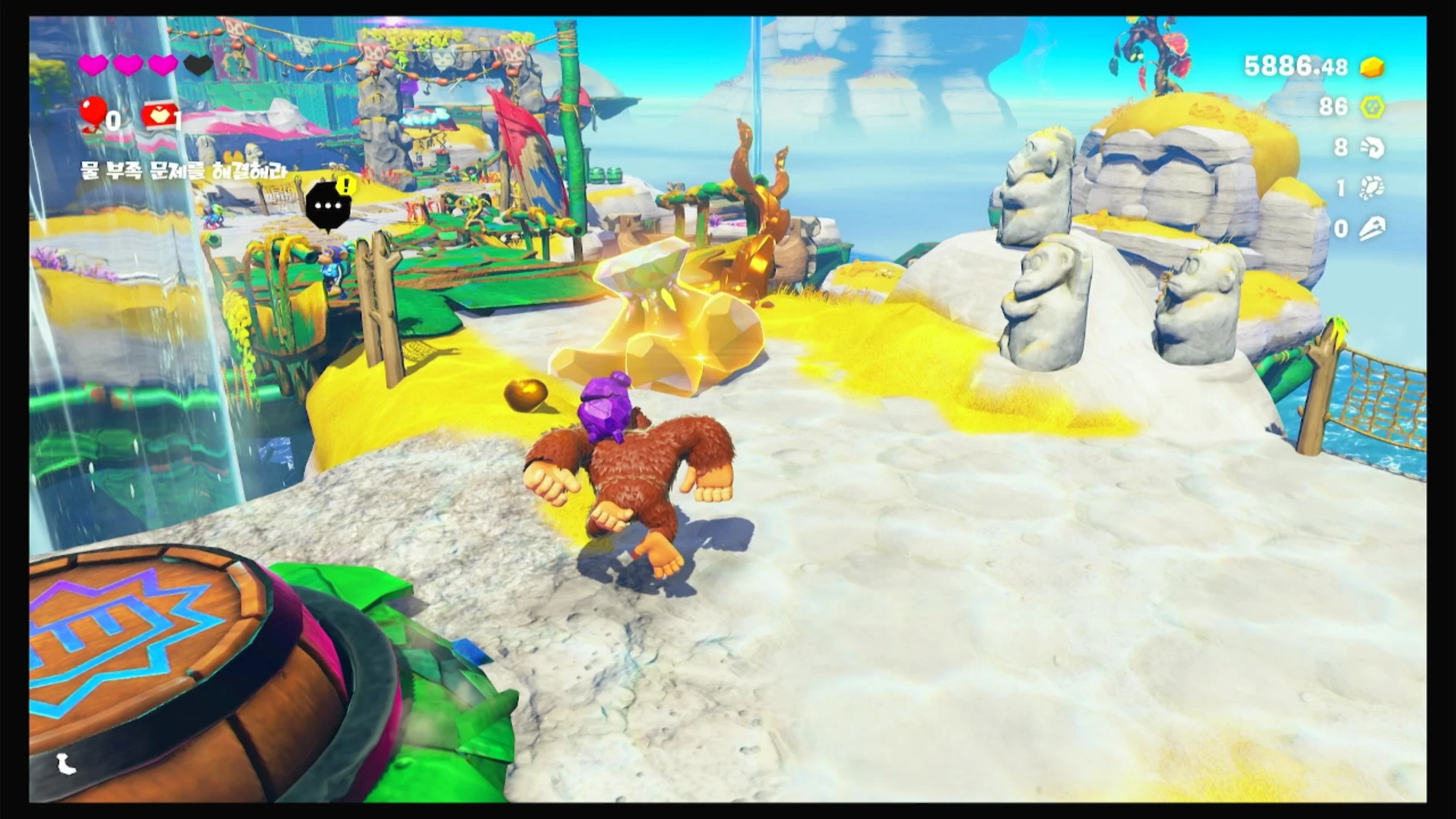Click the red heart can item icon
This screenshot has height=819, width=1456.
click(x=159, y=116)
